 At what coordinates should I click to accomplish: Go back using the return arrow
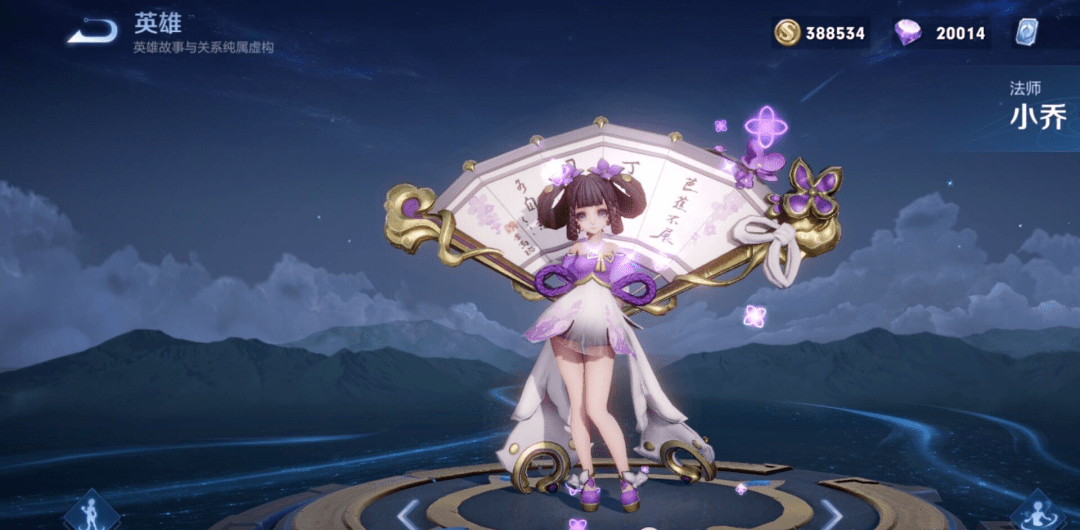coord(91,31)
